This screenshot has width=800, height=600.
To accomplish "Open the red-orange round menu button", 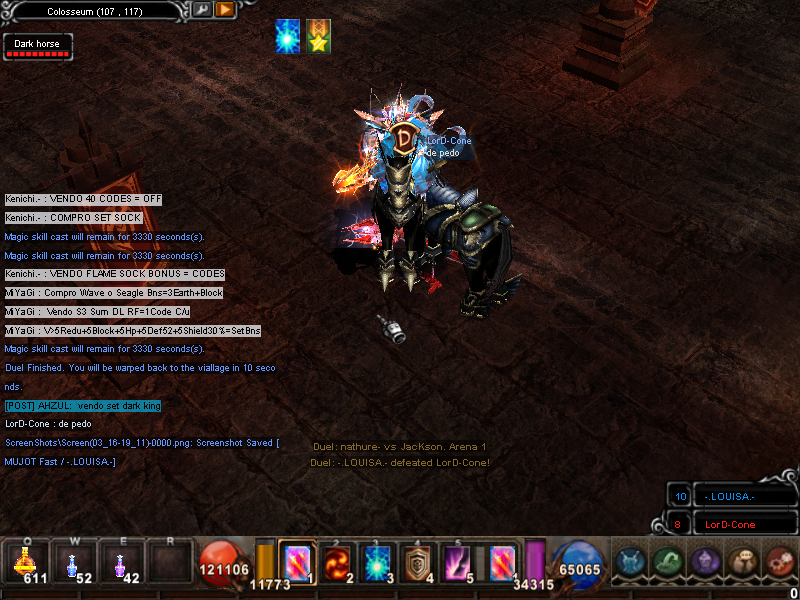I will point(778,562).
